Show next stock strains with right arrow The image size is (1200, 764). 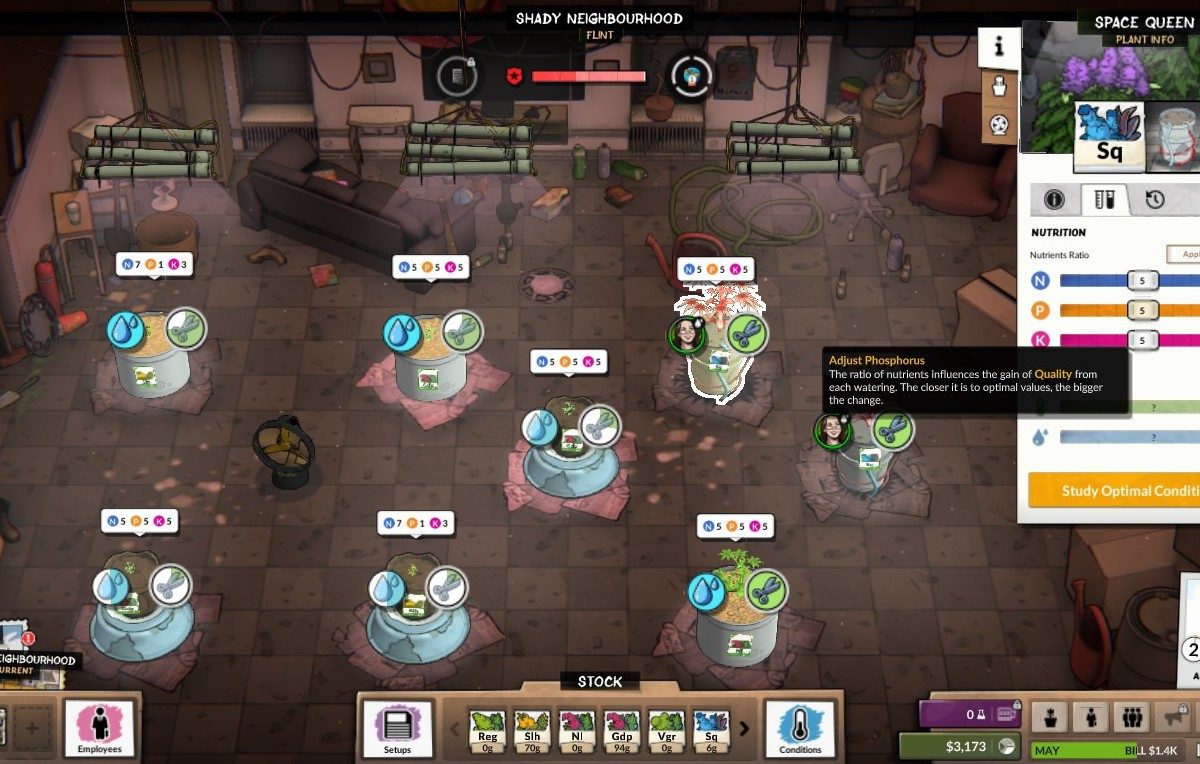745,729
